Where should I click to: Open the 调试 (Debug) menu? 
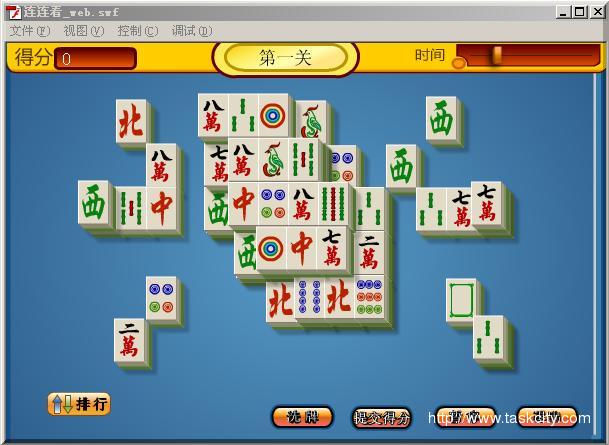[191, 31]
